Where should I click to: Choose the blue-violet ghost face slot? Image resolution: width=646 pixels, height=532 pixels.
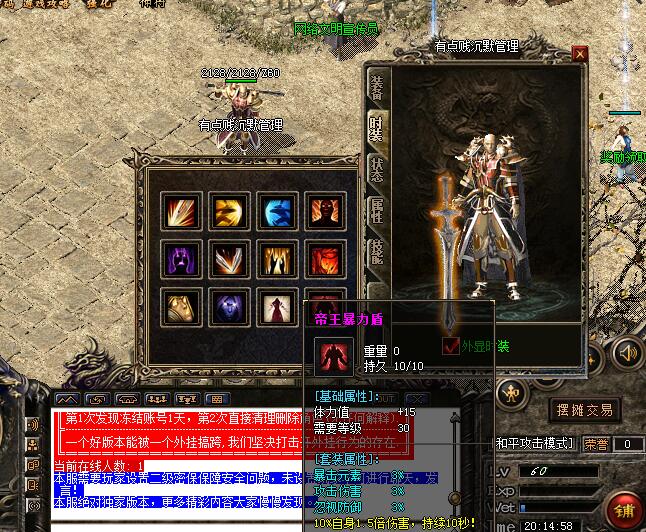(230, 307)
